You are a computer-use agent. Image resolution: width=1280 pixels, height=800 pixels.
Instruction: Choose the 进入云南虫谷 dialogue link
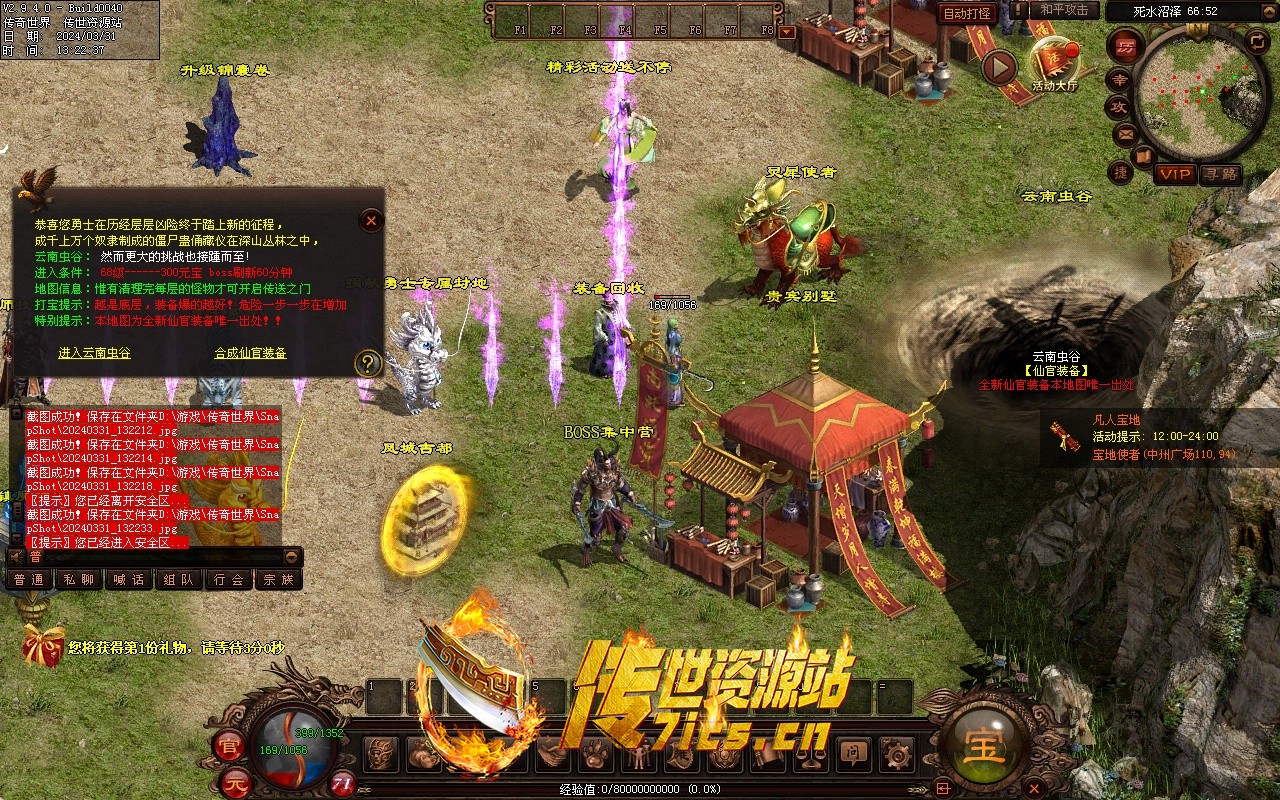[94, 353]
